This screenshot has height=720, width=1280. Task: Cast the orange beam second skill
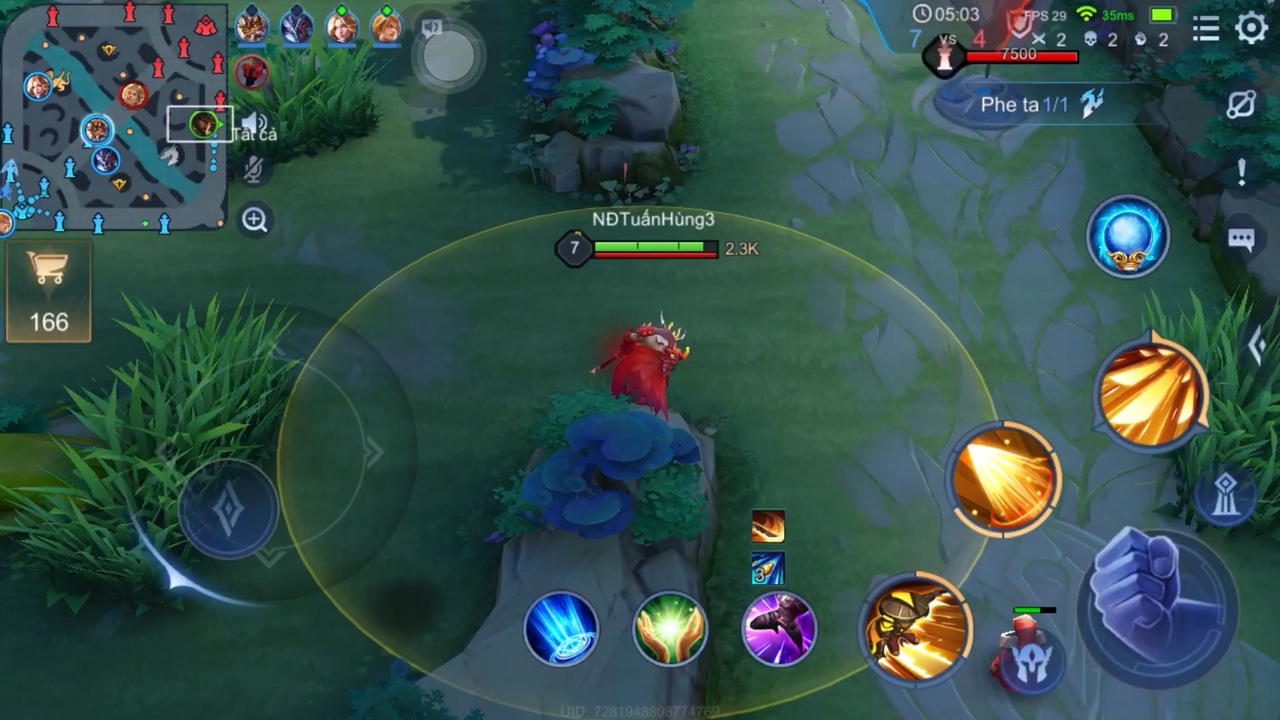coord(1005,480)
